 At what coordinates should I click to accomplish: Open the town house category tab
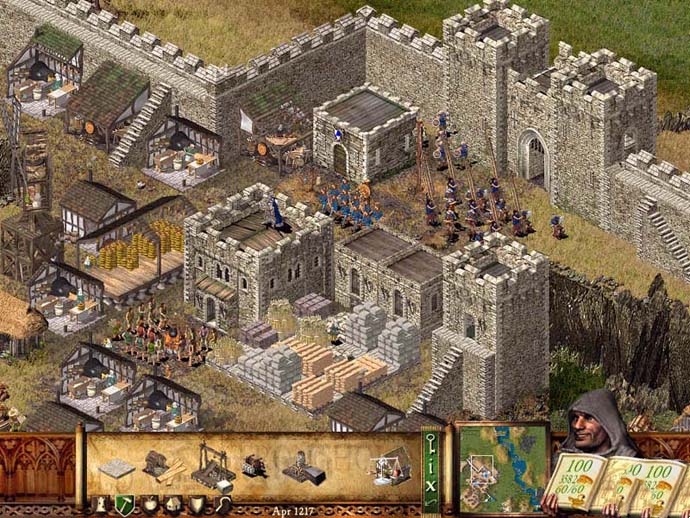[175, 504]
